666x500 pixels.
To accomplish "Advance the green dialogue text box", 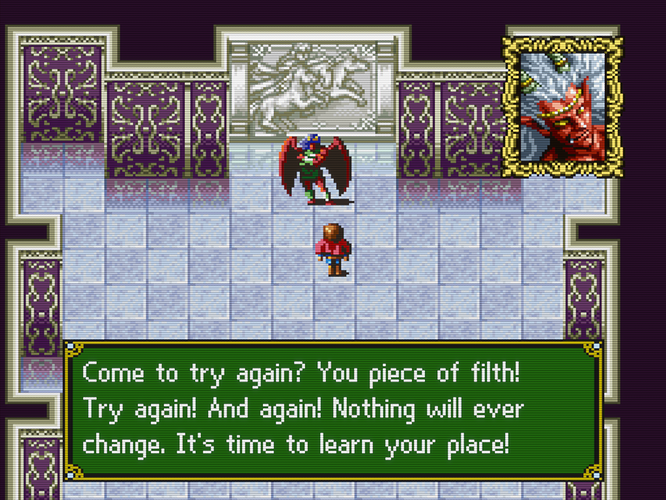I will [x=333, y=410].
